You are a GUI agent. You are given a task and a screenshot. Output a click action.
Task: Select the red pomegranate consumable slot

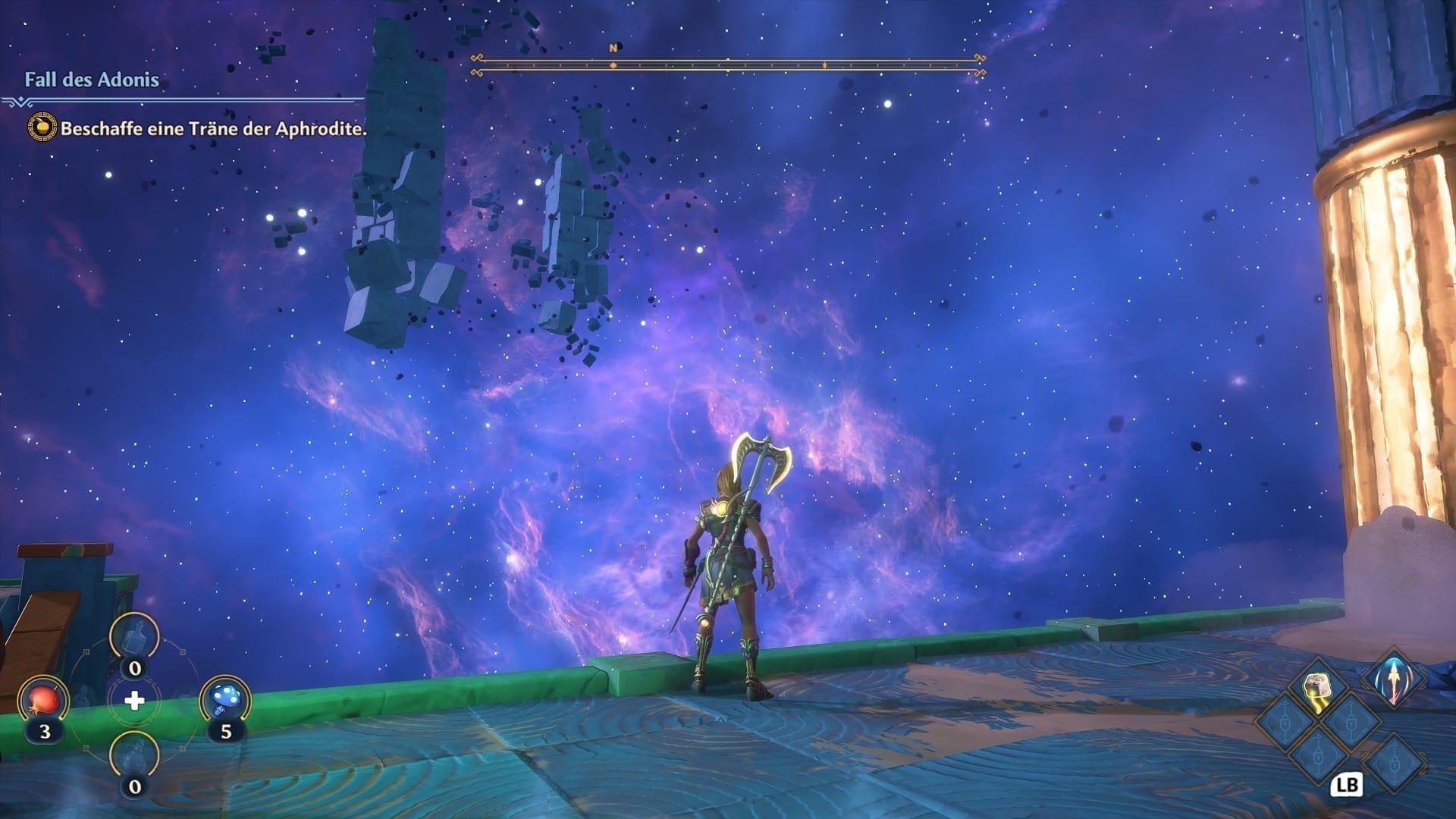pos(43,699)
